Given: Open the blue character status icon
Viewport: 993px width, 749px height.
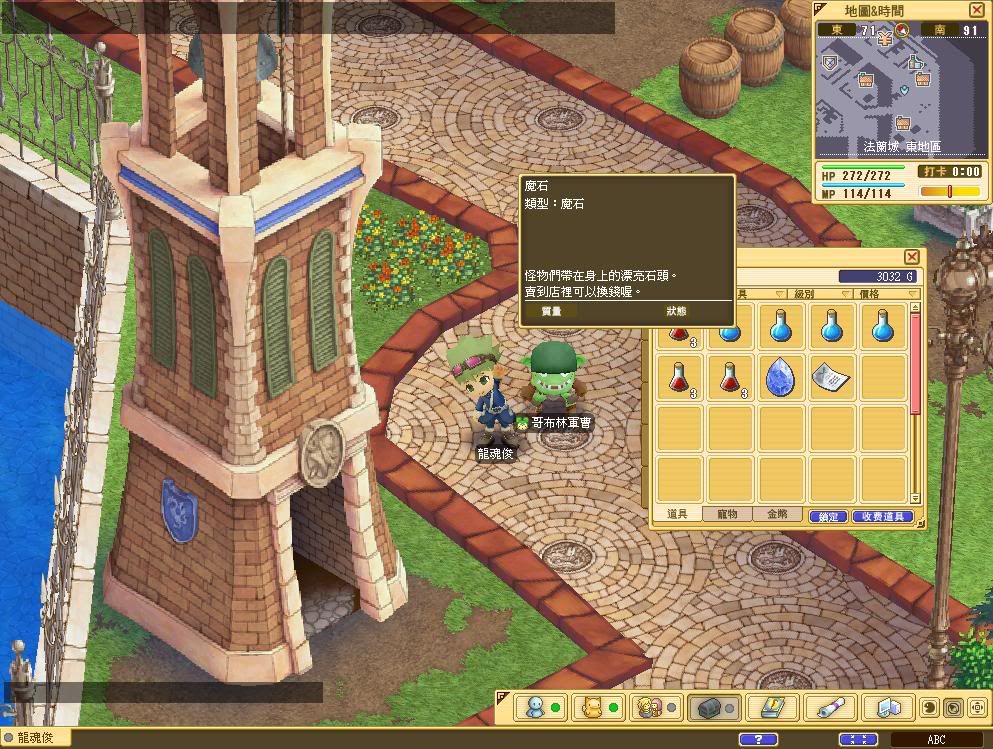Looking at the screenshot, I should coord(533,707).
